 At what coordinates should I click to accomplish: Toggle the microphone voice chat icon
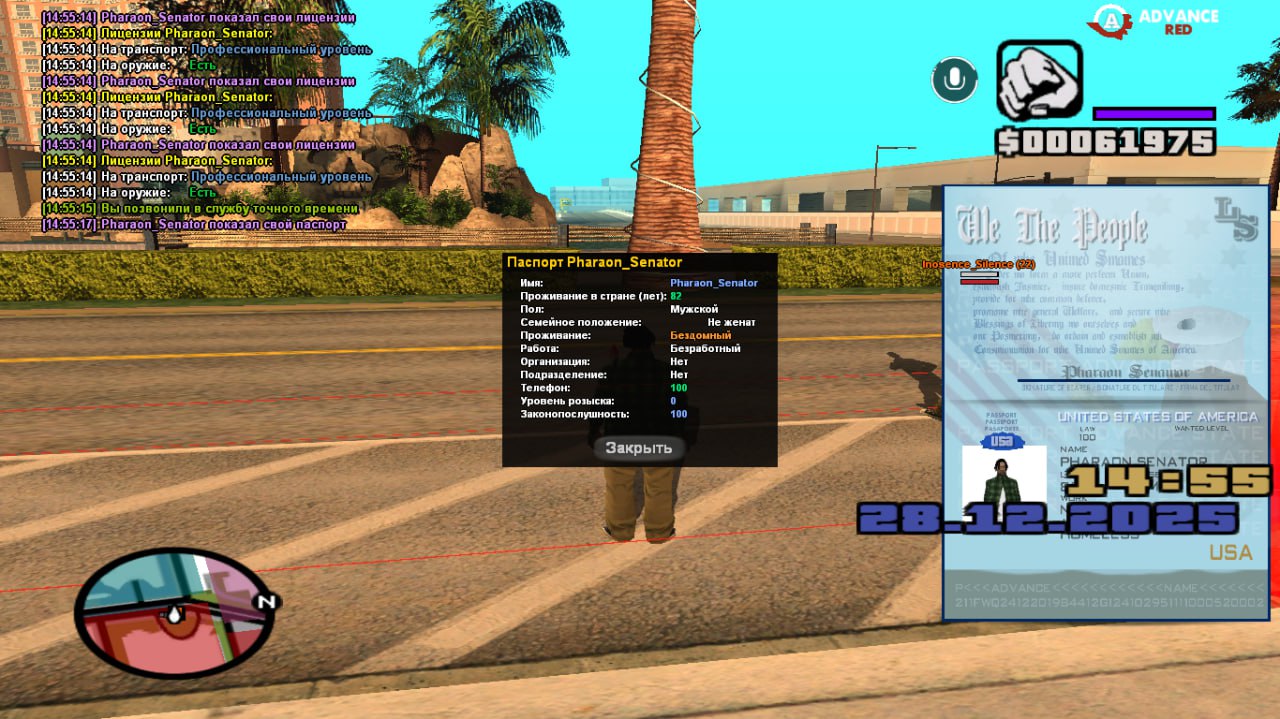point(954,80)
